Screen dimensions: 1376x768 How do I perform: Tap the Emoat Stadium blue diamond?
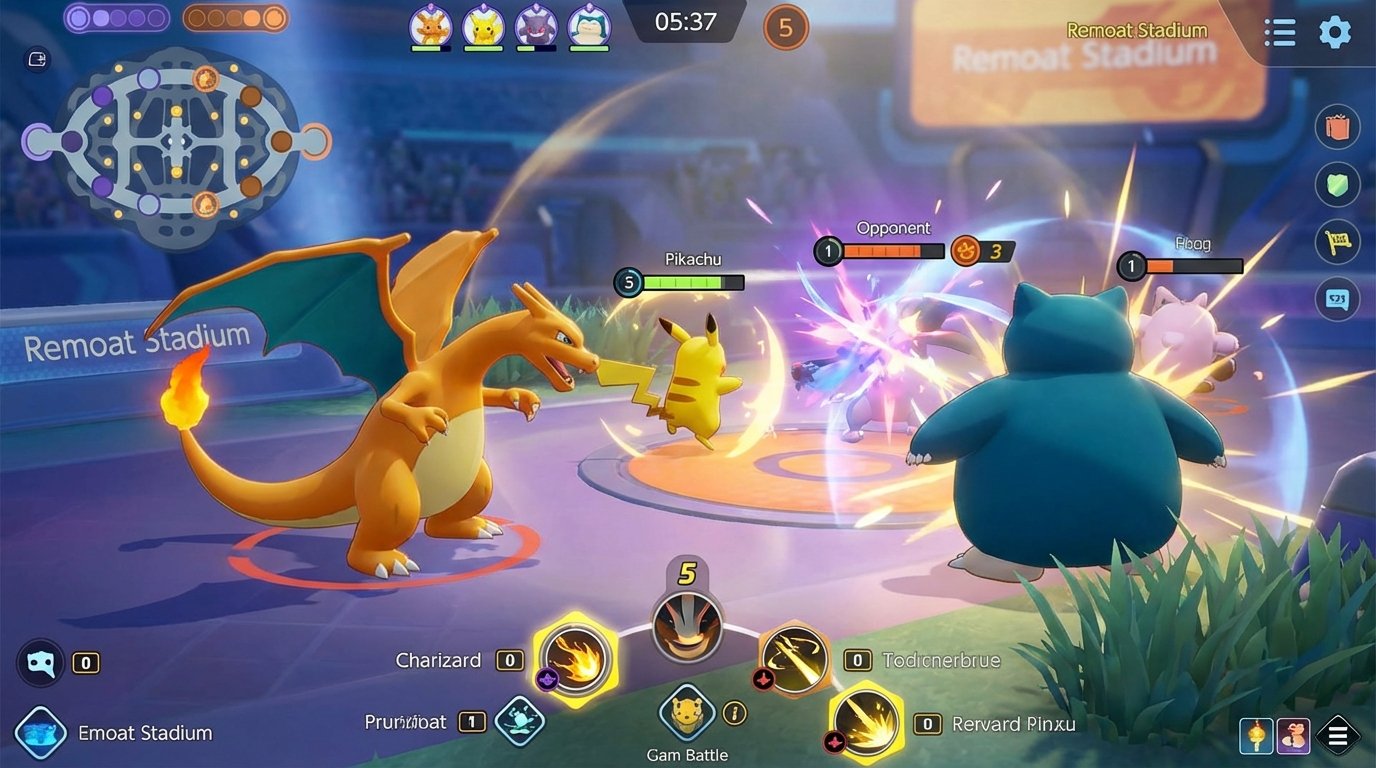click(x=40, y=733)
